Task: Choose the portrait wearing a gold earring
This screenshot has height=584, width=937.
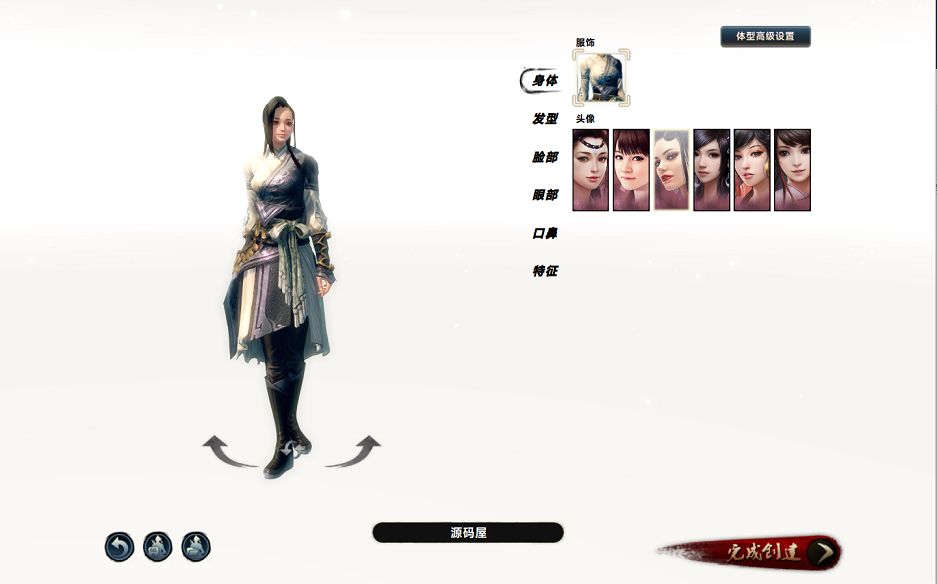Action: pyautogui.click(x=752, y=170)
